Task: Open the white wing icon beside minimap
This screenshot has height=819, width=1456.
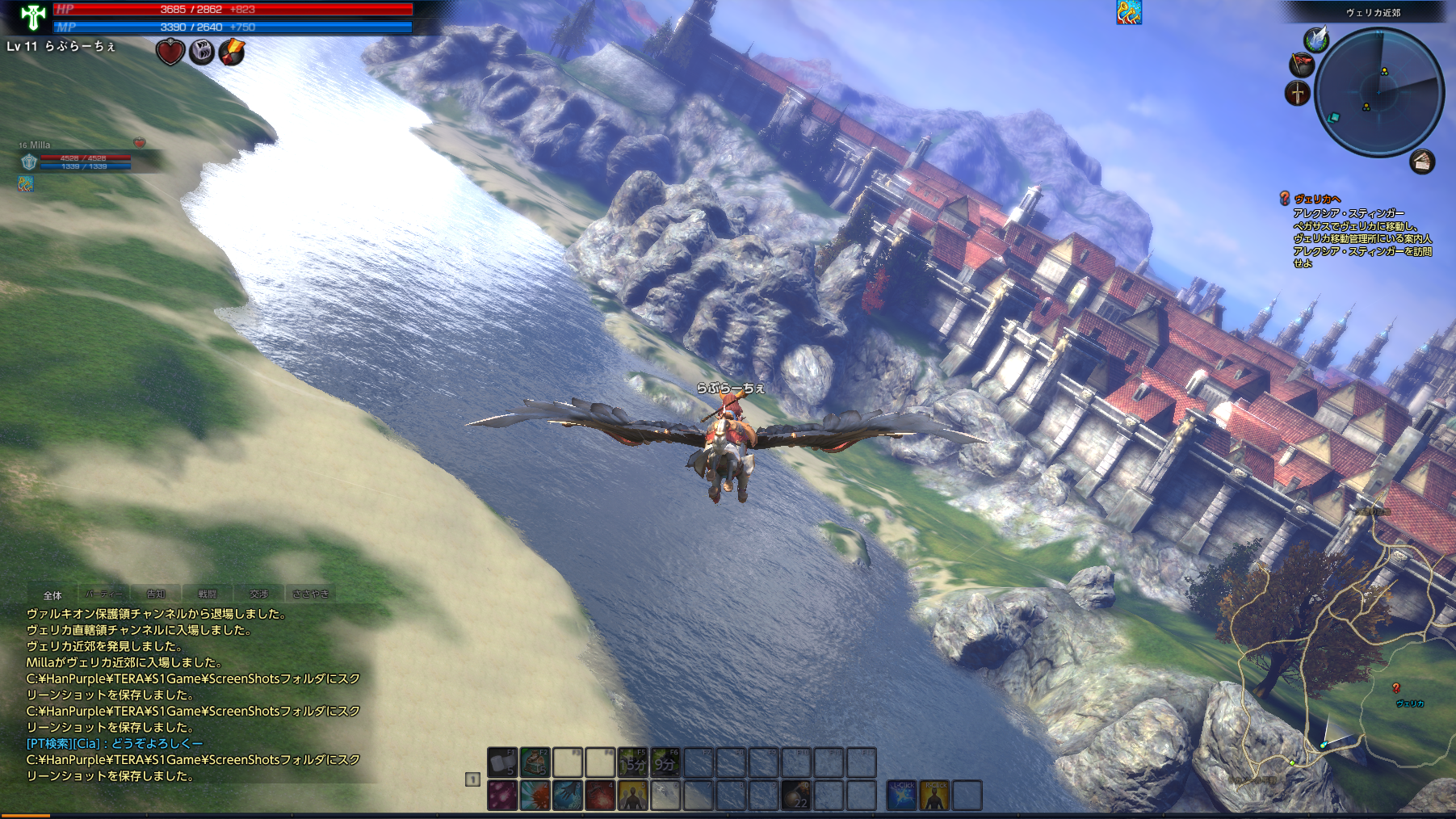Action: coord(1316,39)
